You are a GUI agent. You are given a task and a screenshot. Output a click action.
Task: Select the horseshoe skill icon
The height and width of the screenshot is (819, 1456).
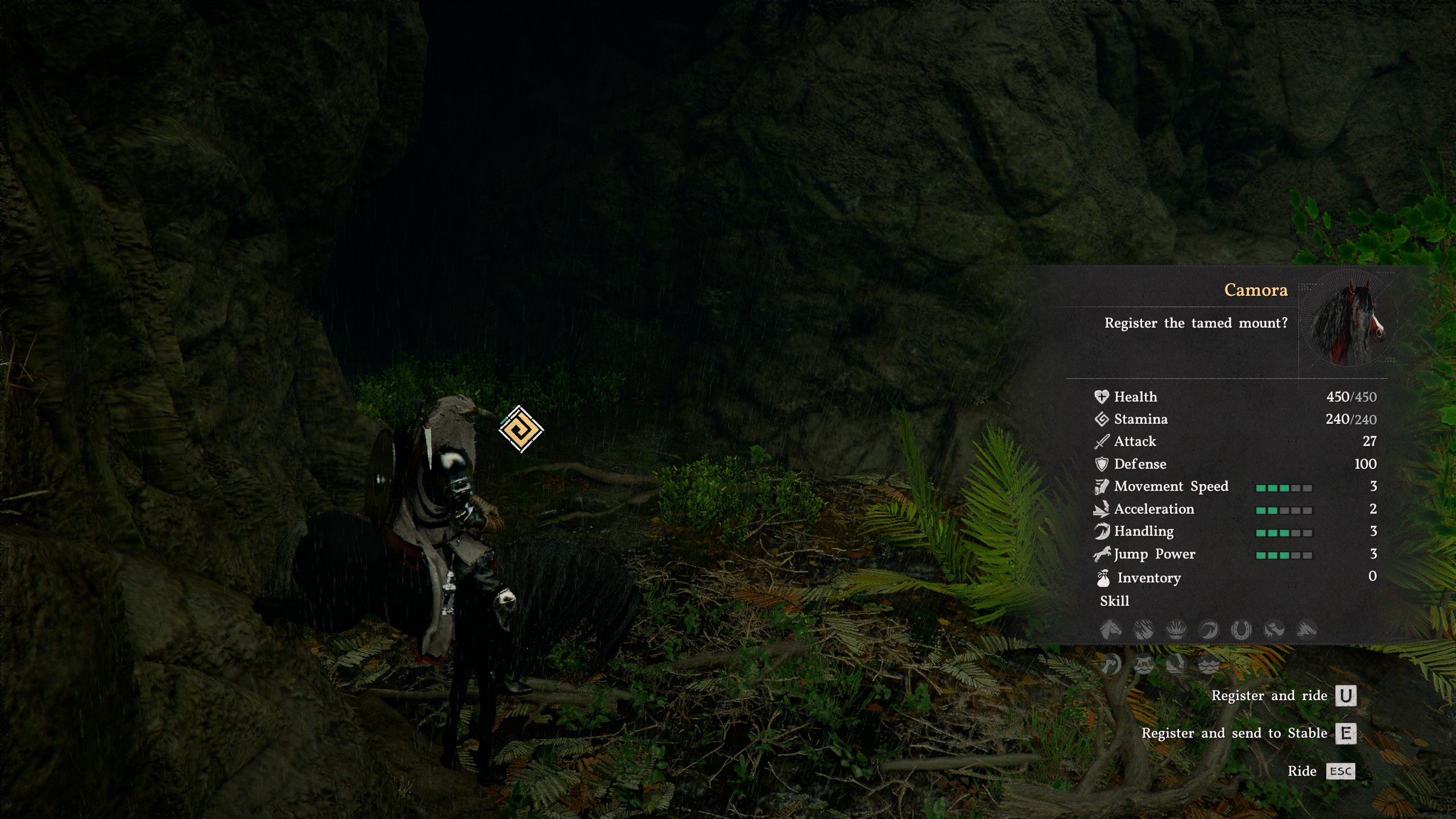click(1240, 630)
